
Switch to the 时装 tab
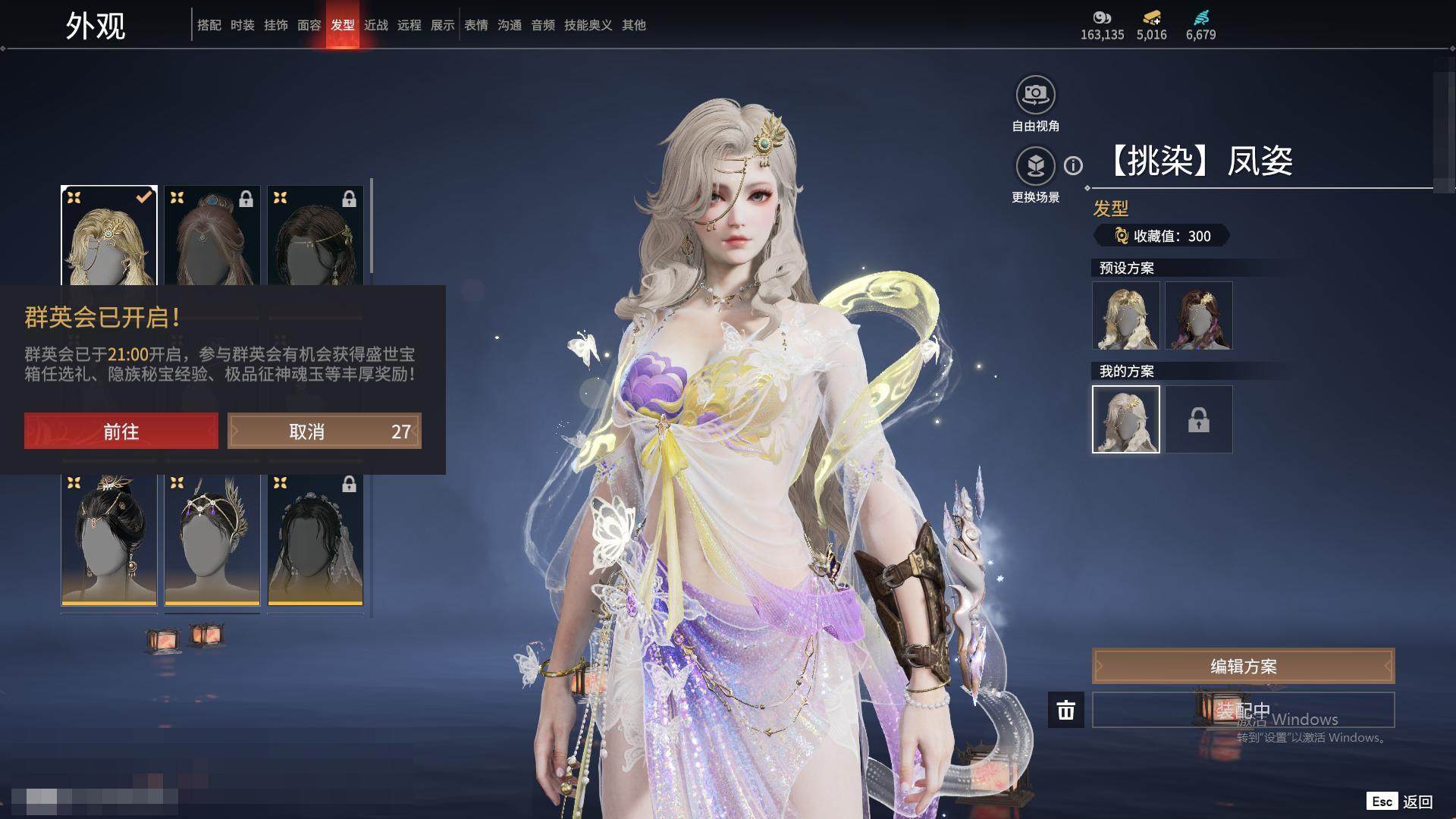(243, 25)
